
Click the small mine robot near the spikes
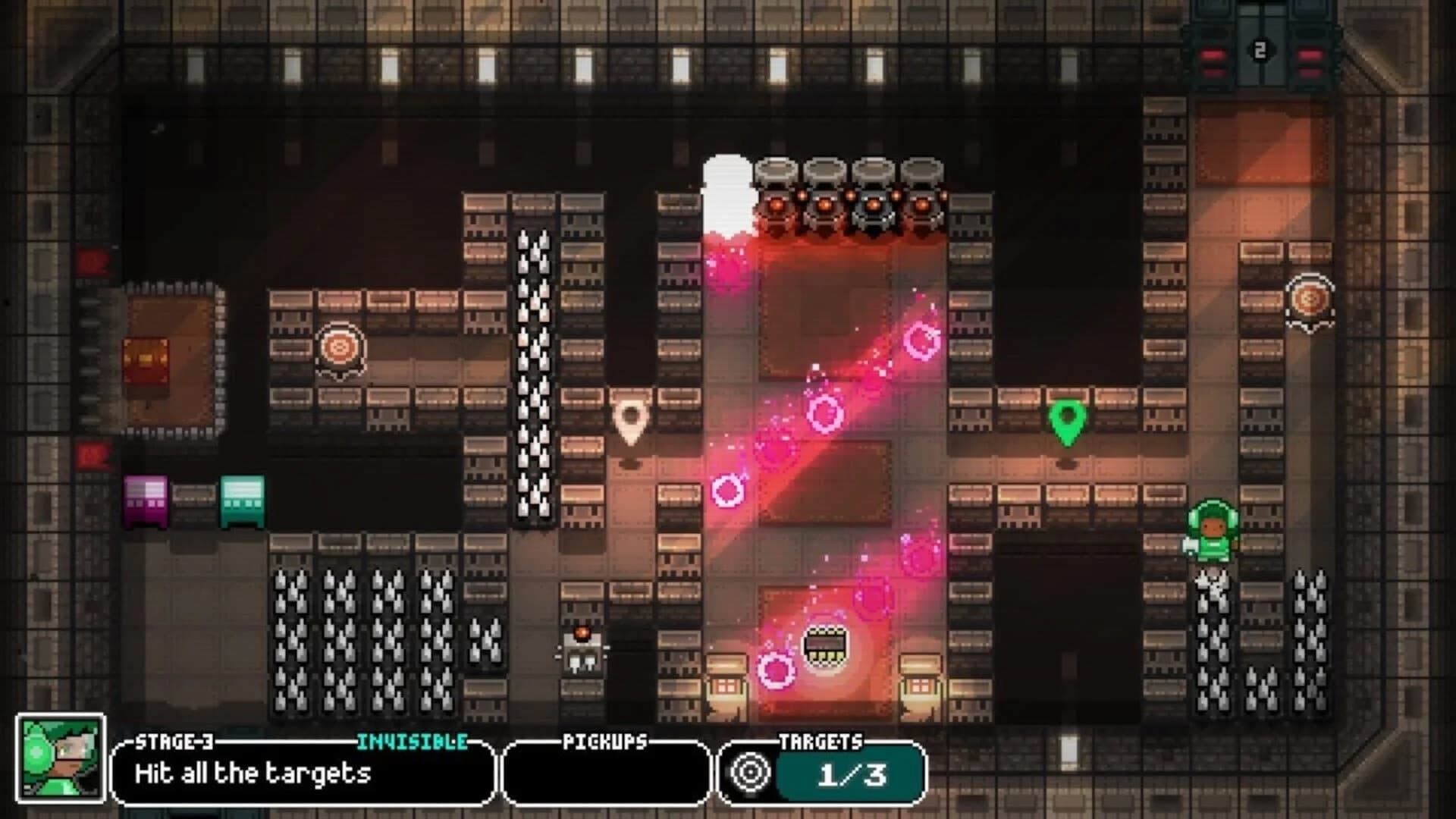[x=581, y=652]
